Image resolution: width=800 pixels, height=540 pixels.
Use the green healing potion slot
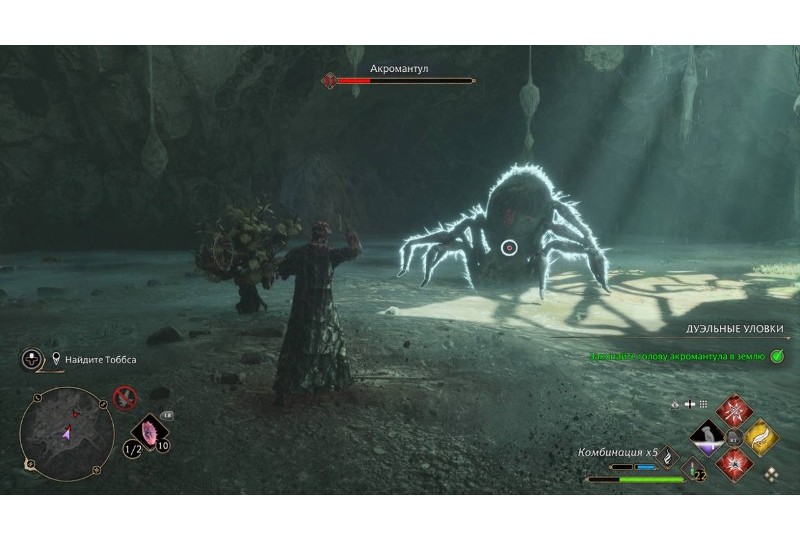coord(691,468)
